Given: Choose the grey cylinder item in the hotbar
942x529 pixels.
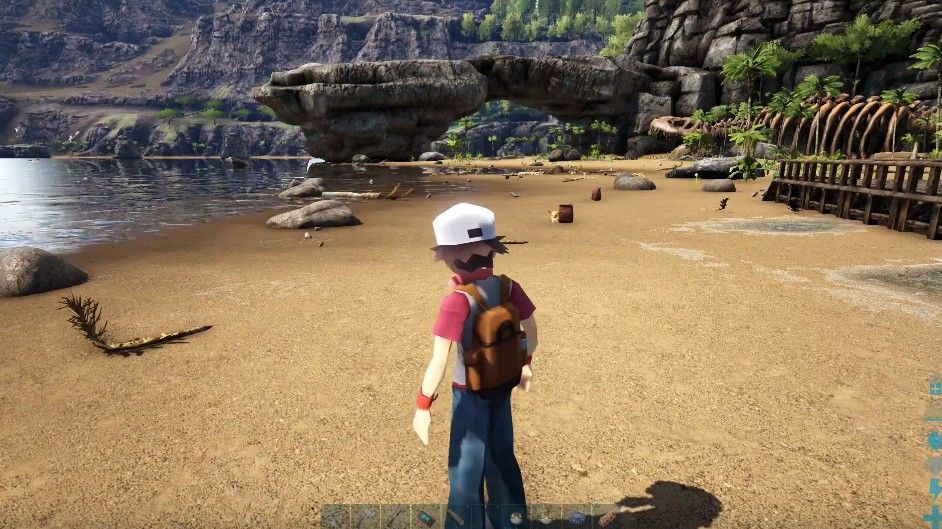Looking at the screenshot, I should 456,516.
